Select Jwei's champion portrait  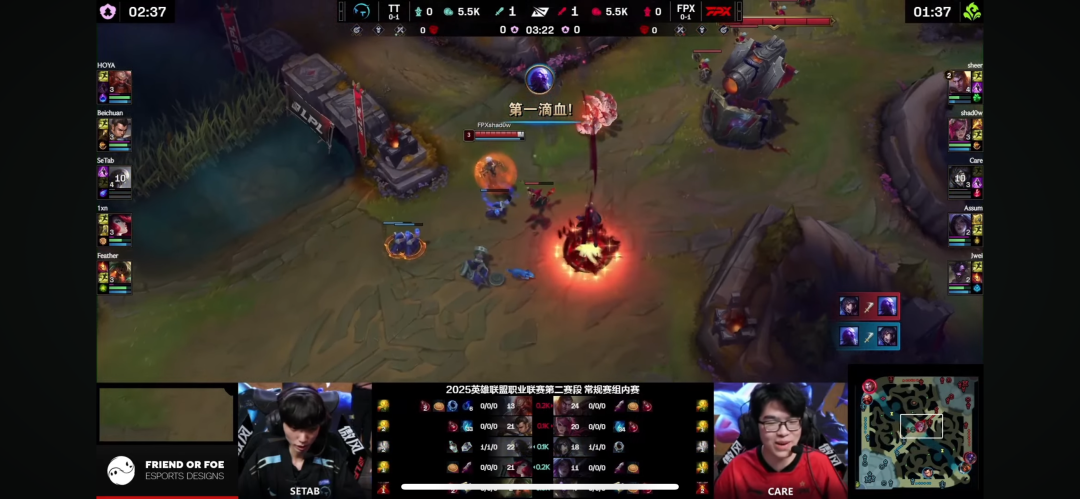coord(959,272)
